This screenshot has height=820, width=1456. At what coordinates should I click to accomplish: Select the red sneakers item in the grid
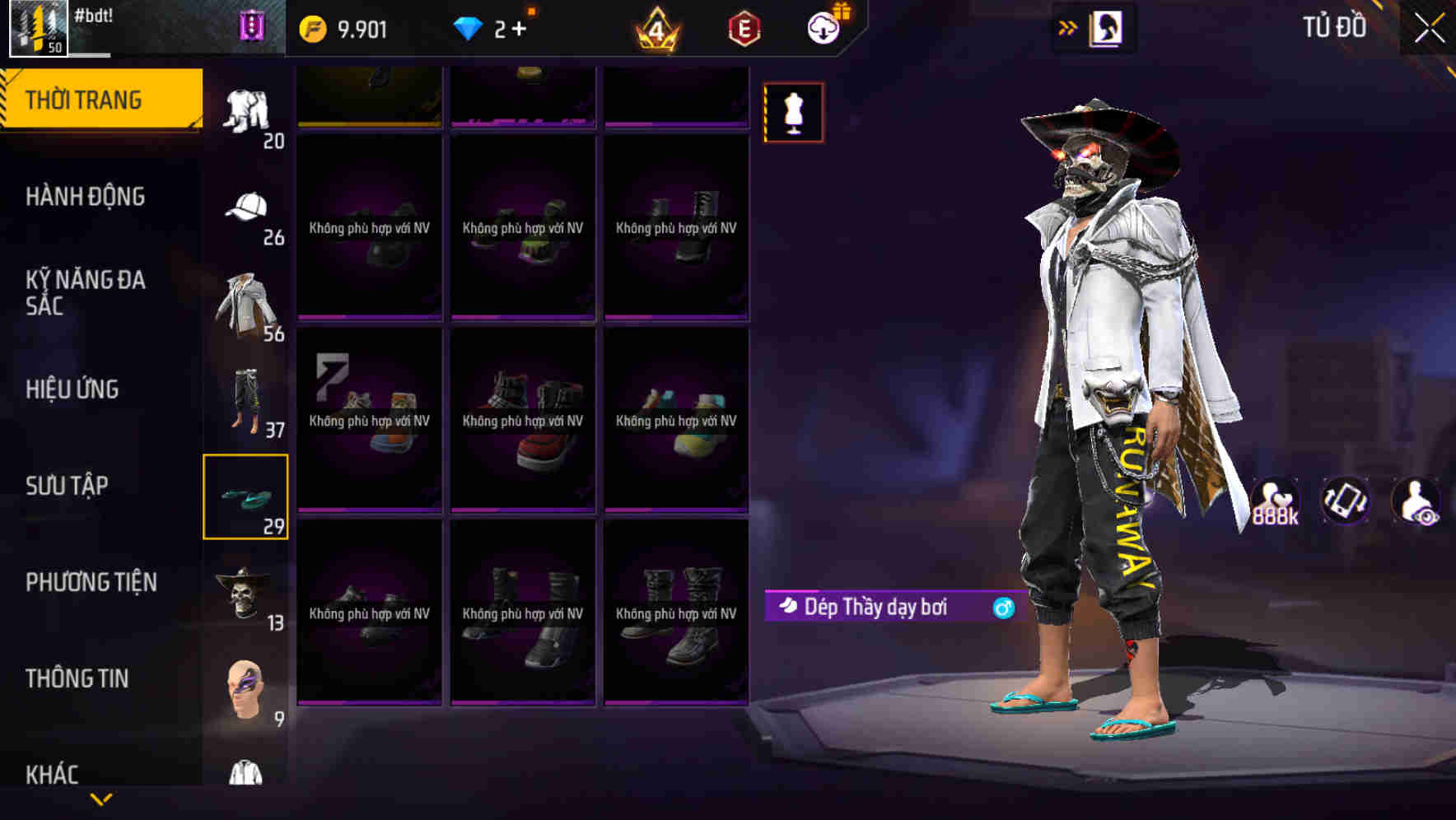(524, 422)
